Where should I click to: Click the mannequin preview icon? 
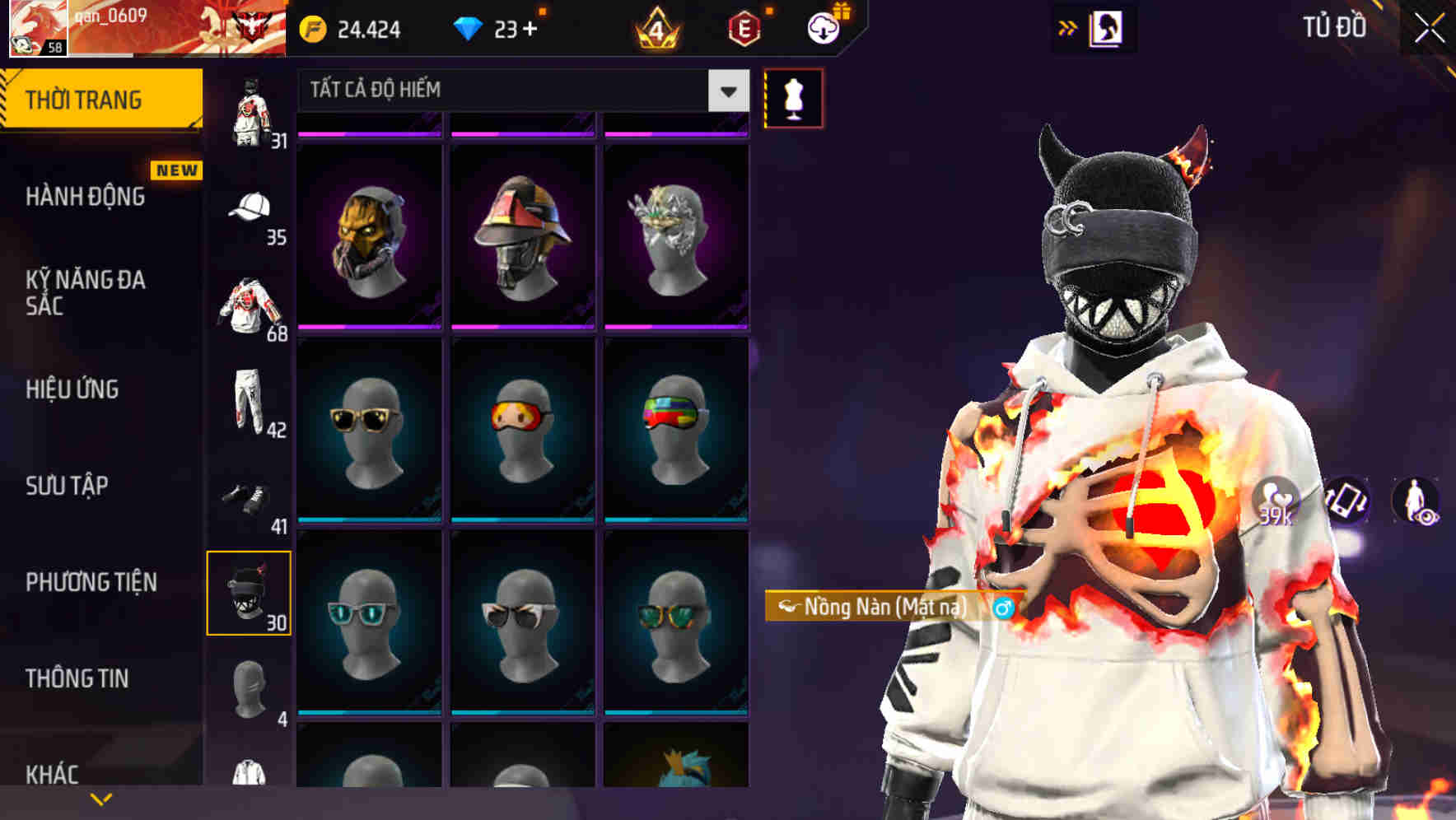click(793, 97)
